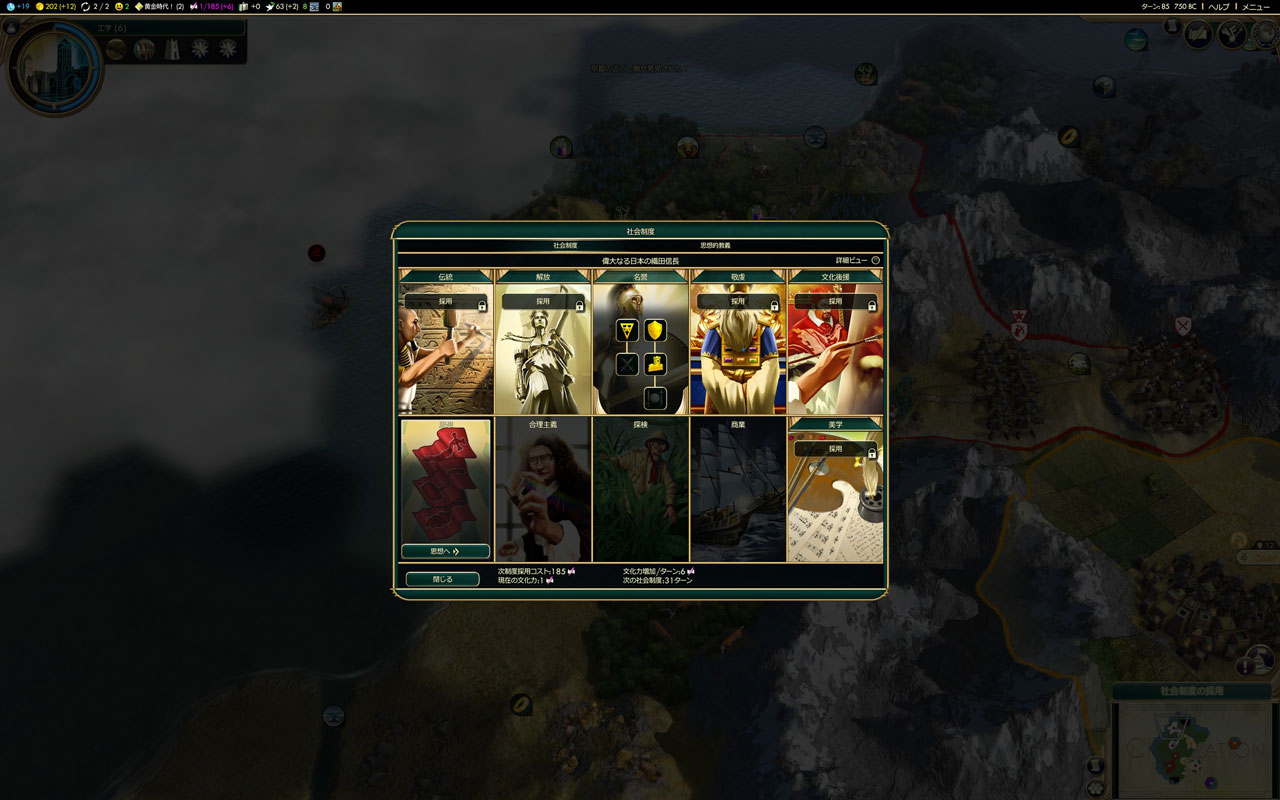Select the locked 探検 (Exploration) branch tile

[640, 490]
